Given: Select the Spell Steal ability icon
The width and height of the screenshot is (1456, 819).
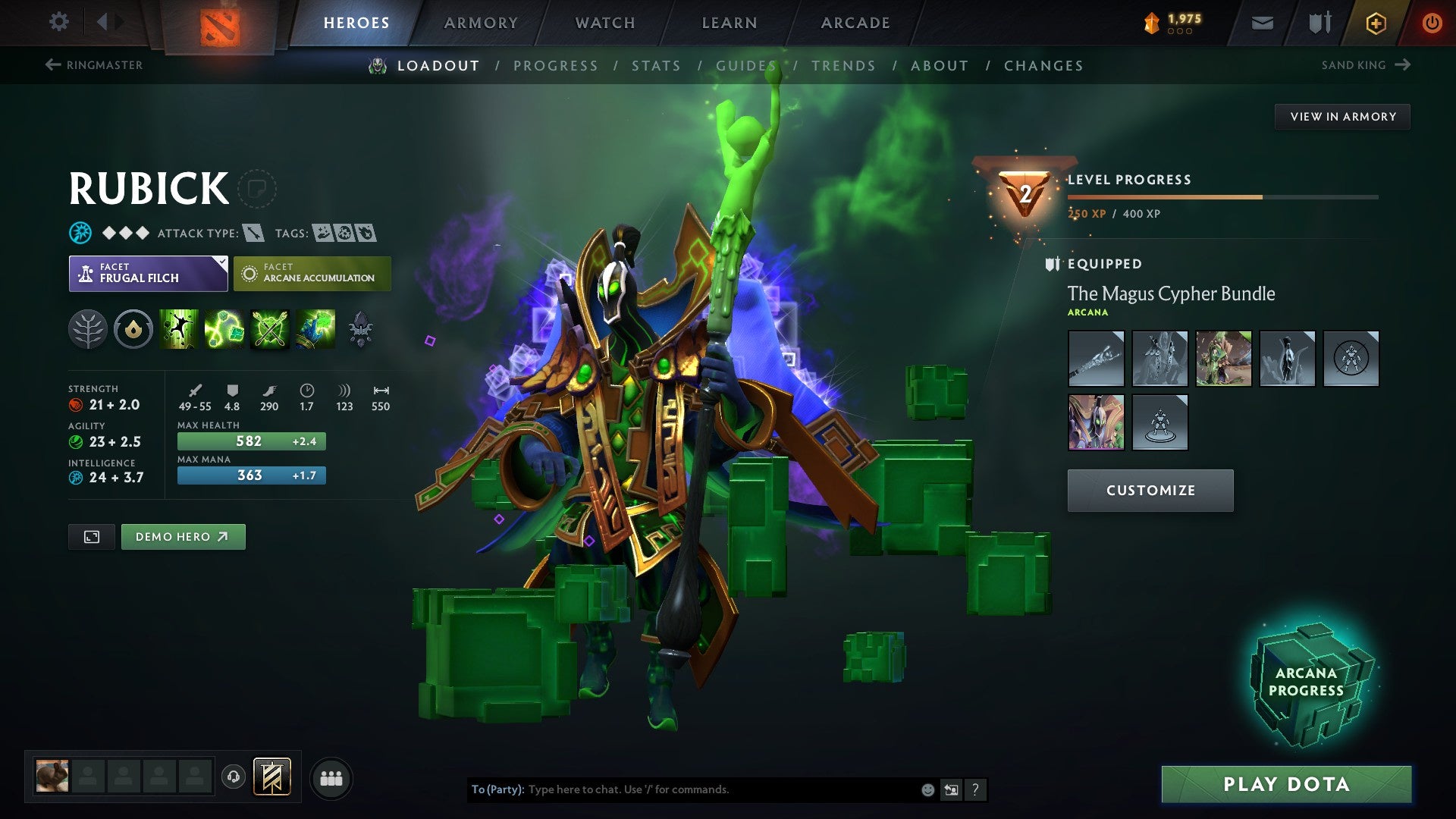Looking at the screenshot, I should point(317,329).
